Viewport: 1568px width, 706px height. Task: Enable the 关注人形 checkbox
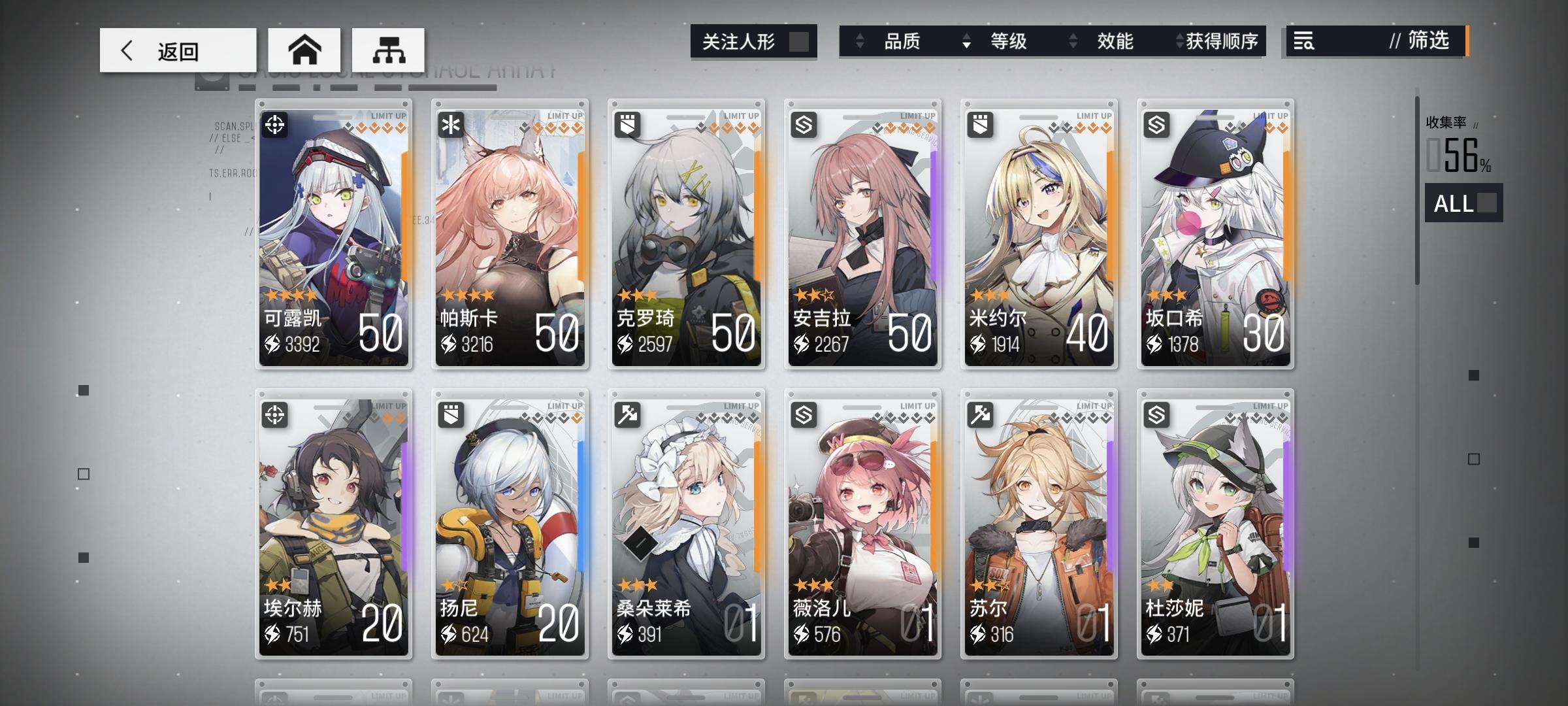coord(800,41)
